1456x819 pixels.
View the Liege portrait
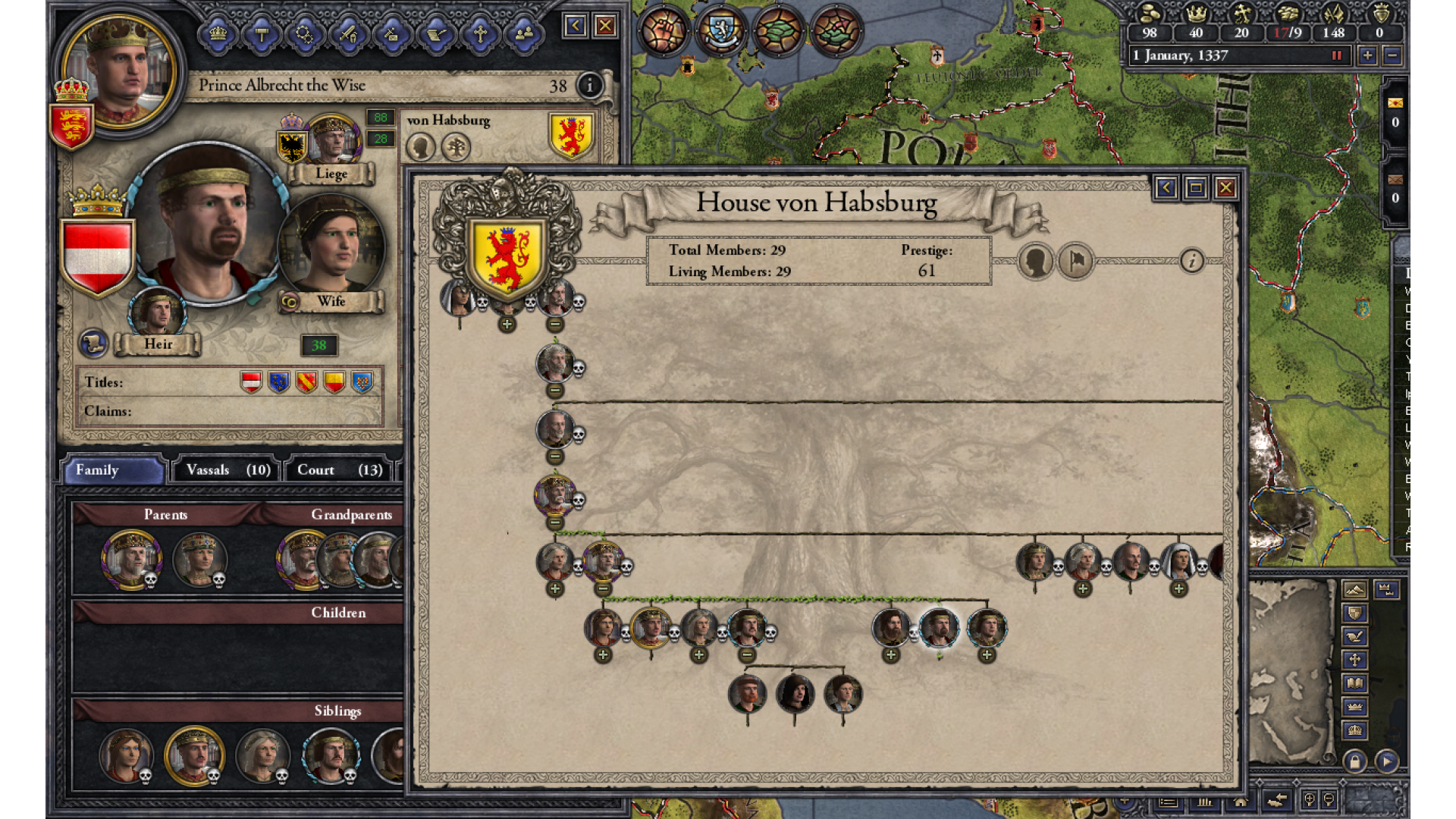[x=332, y=140]
